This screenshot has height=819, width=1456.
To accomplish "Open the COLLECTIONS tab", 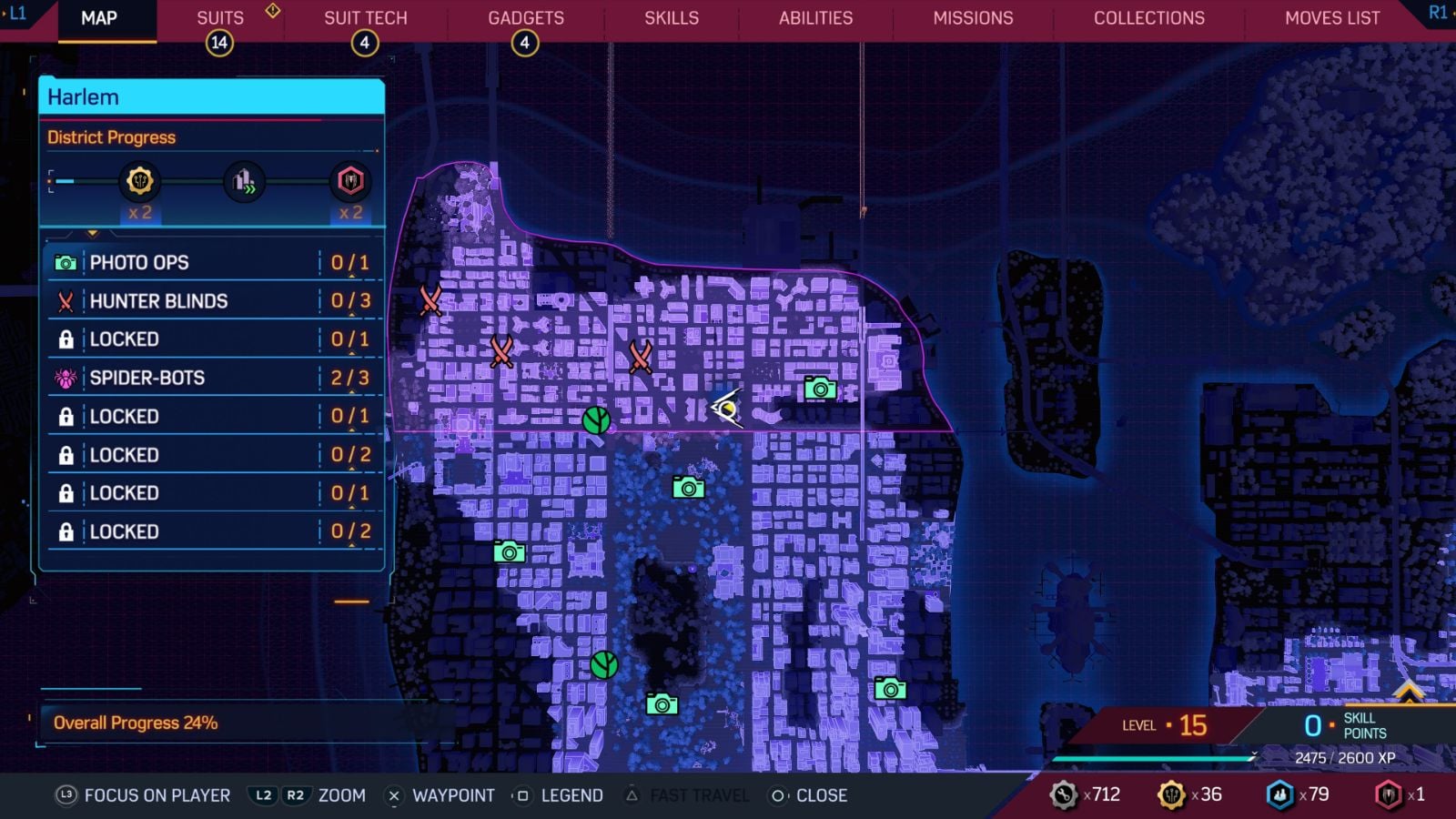I will pyautogui.click(x=1148, y=17).
